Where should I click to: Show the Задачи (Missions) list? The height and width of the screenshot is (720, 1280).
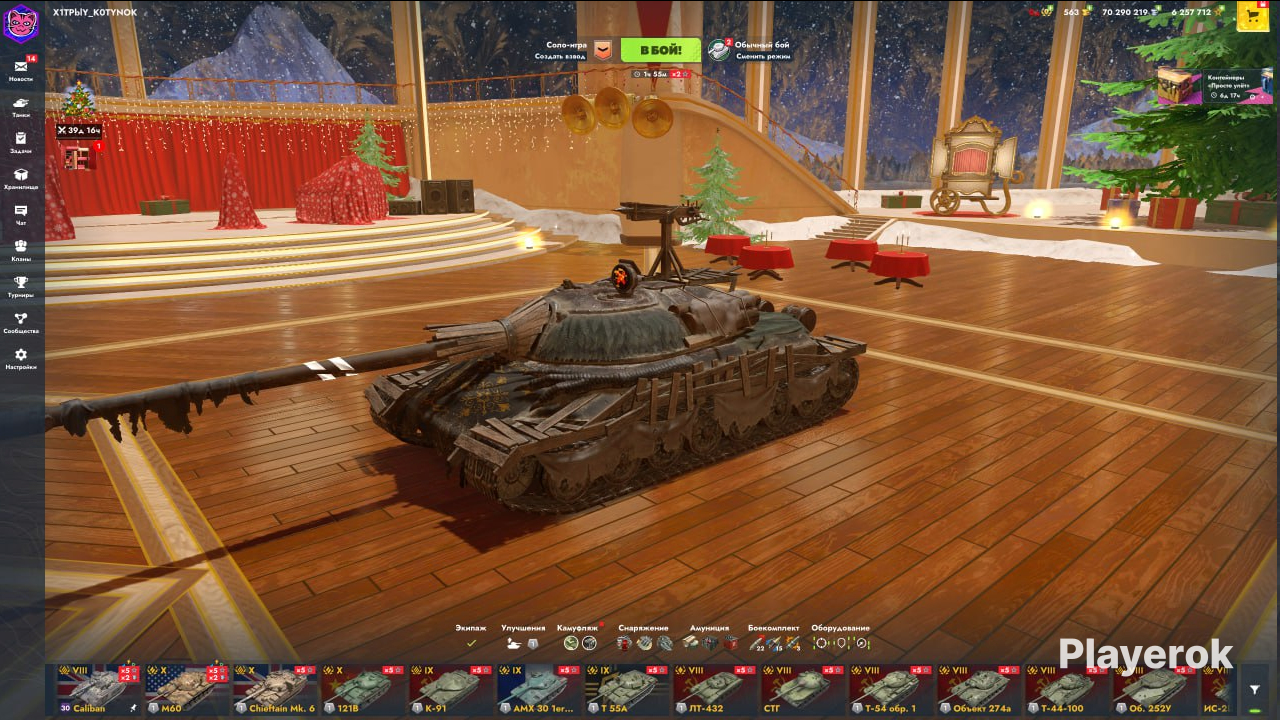tap(21, 142)
